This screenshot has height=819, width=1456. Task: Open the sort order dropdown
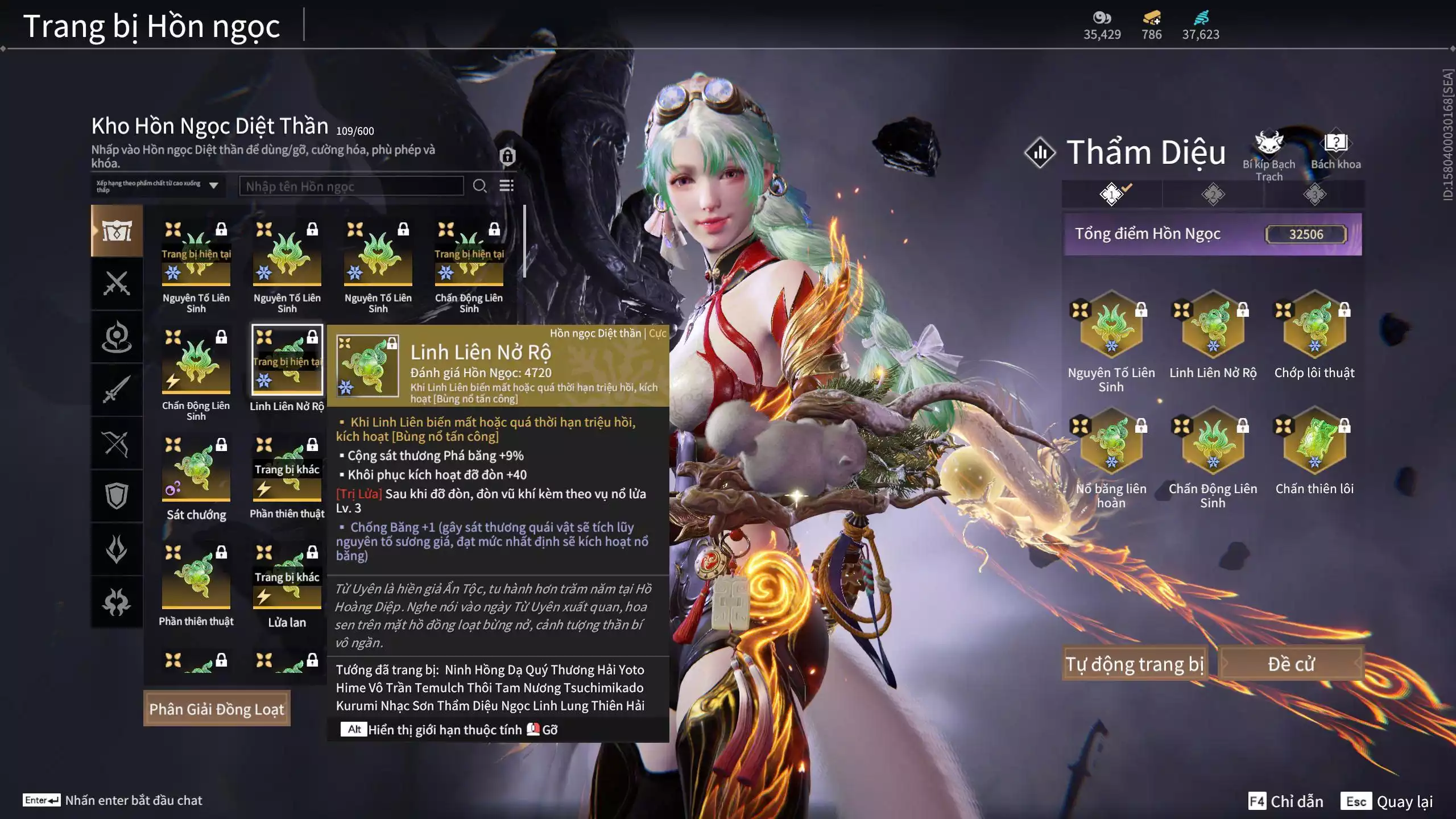point(157,186)
